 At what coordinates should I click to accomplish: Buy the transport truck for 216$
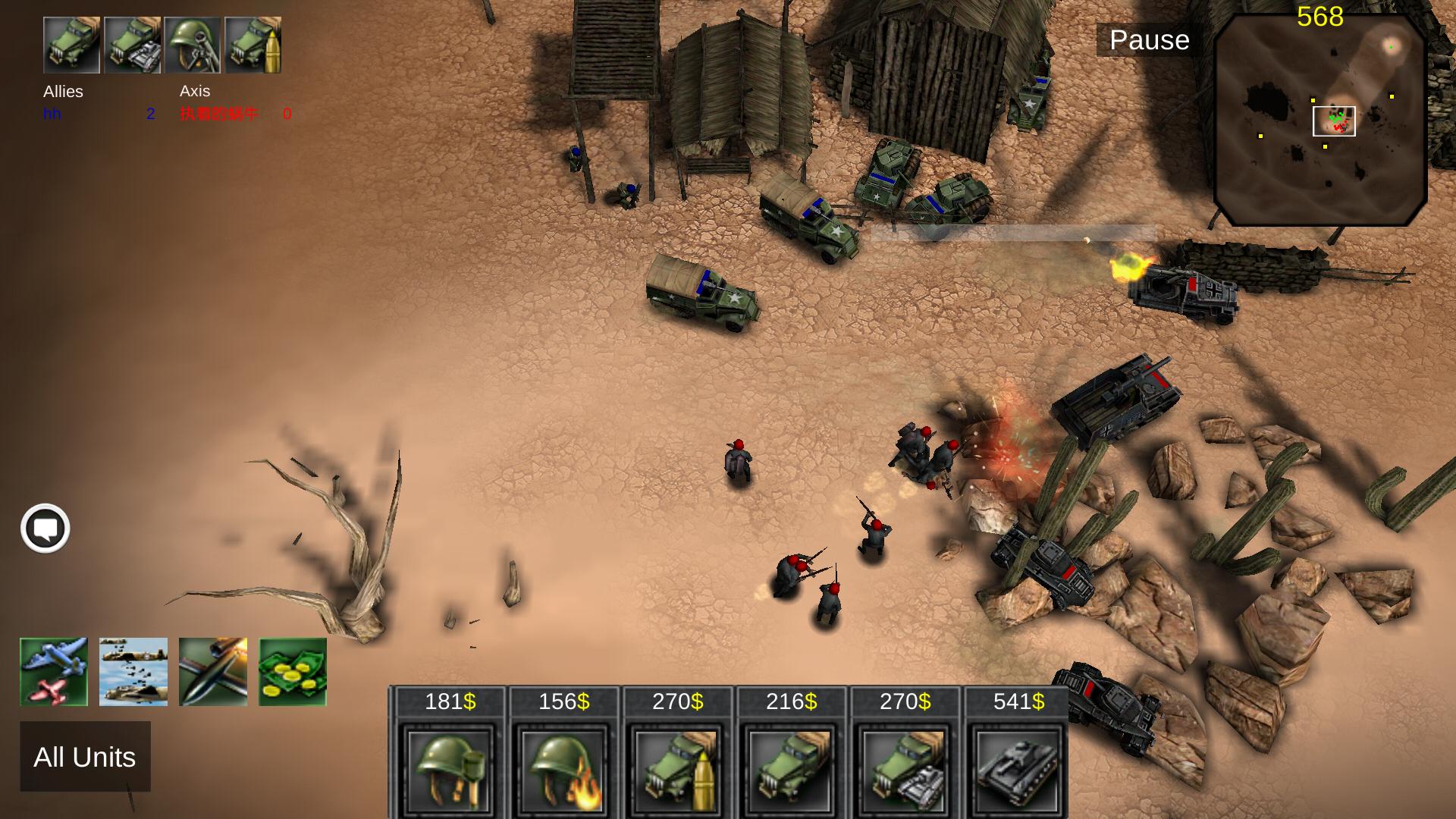pyautogui.click(x=789, y=768)
